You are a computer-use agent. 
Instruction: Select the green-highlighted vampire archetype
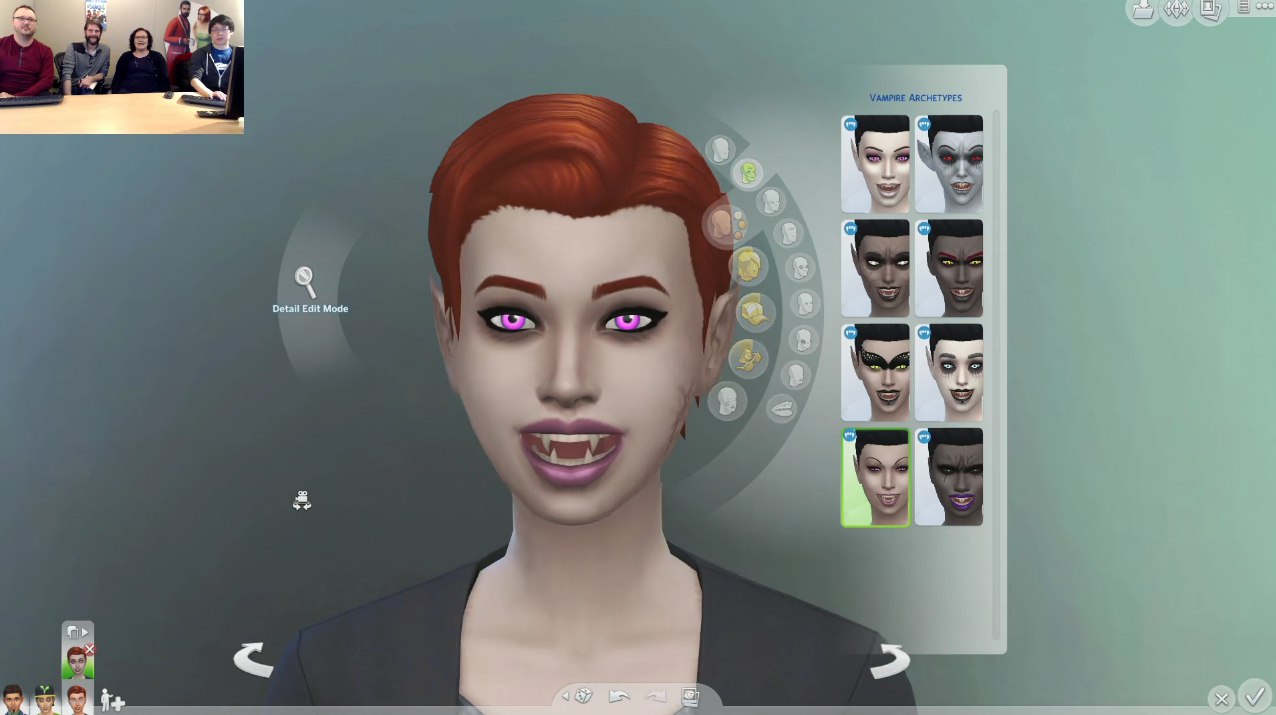(x=876, y=477)
